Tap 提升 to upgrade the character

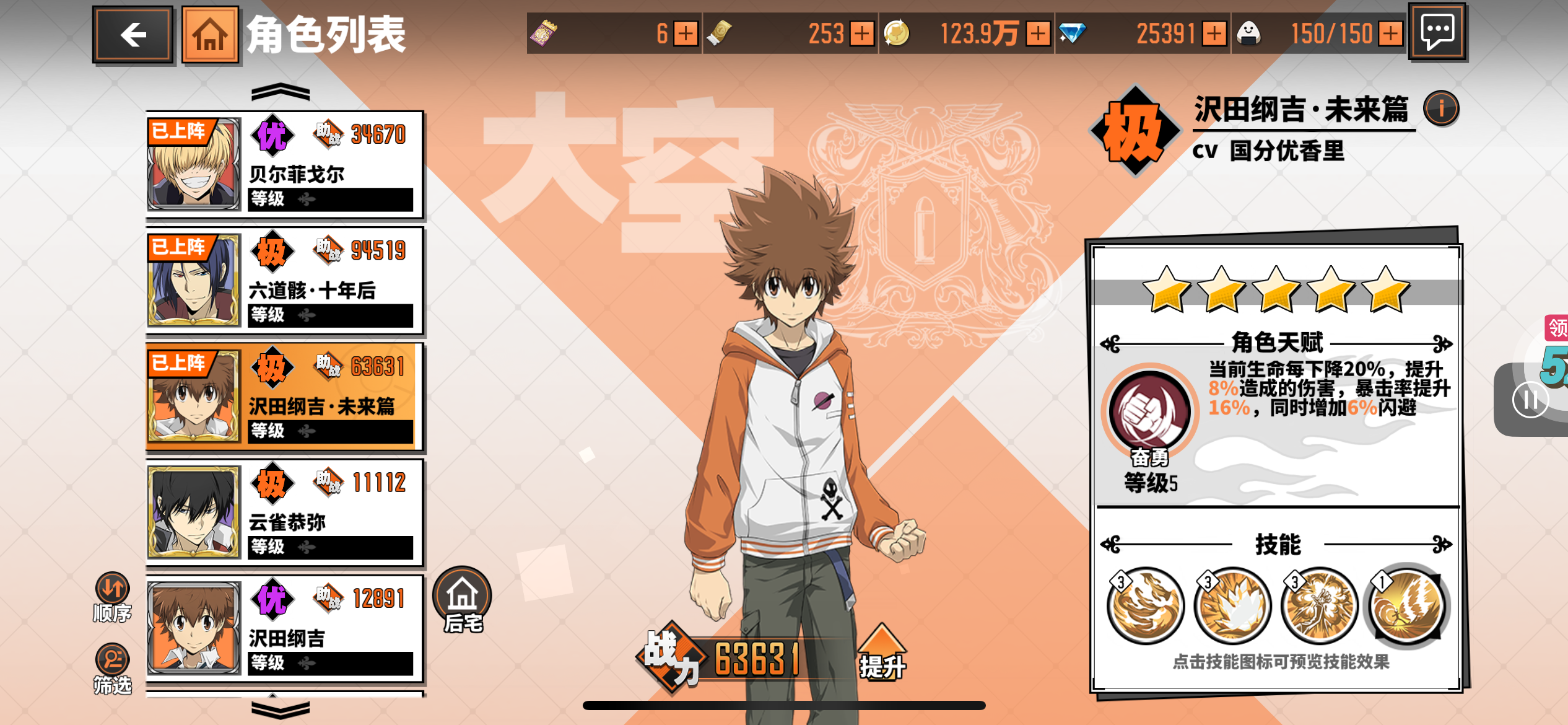click(882, 654)
